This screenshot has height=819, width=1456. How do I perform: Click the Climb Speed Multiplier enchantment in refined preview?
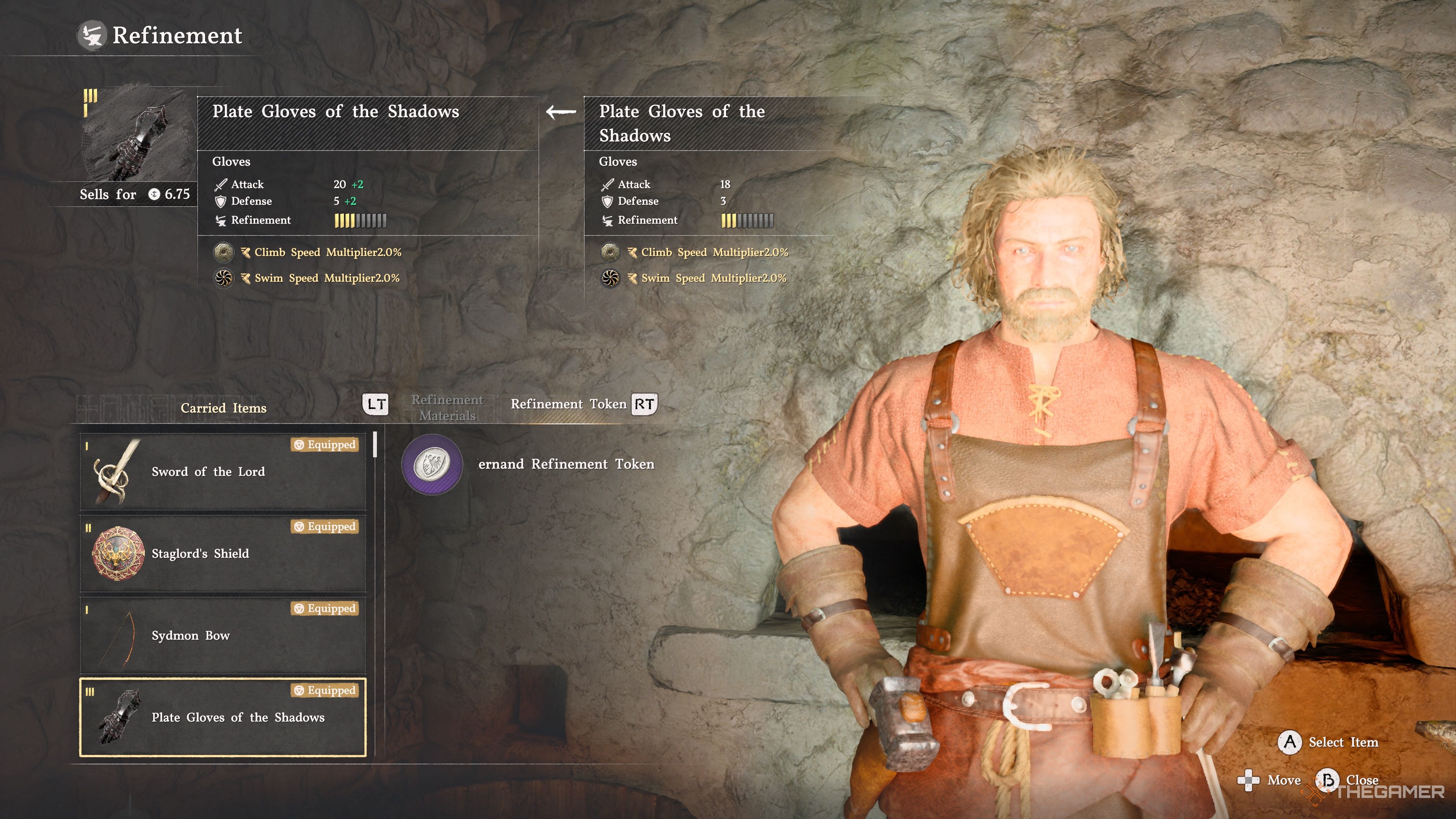tap(327, 252)
